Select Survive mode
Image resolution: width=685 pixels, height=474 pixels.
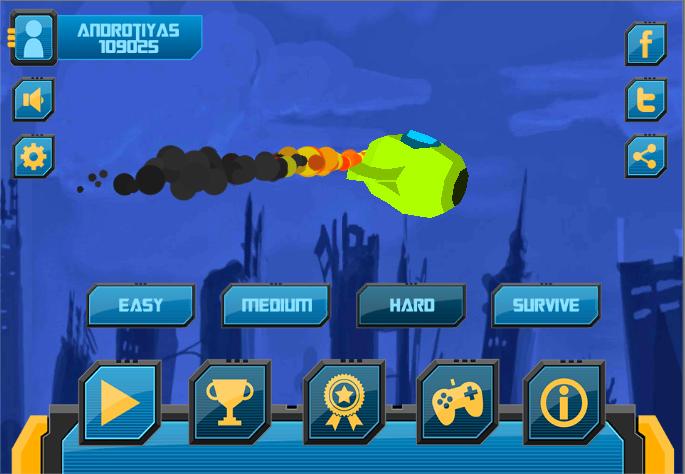coord(546,305)
